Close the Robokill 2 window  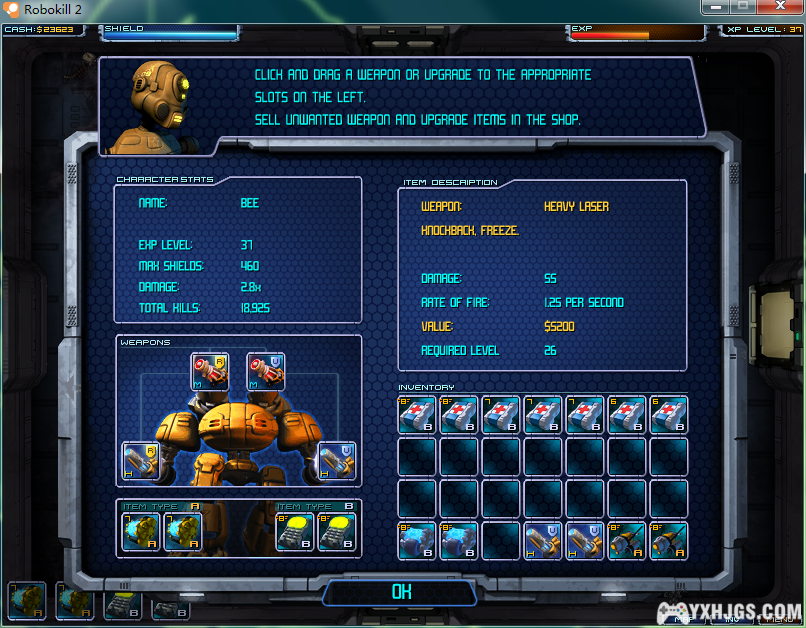click(779, 8)
